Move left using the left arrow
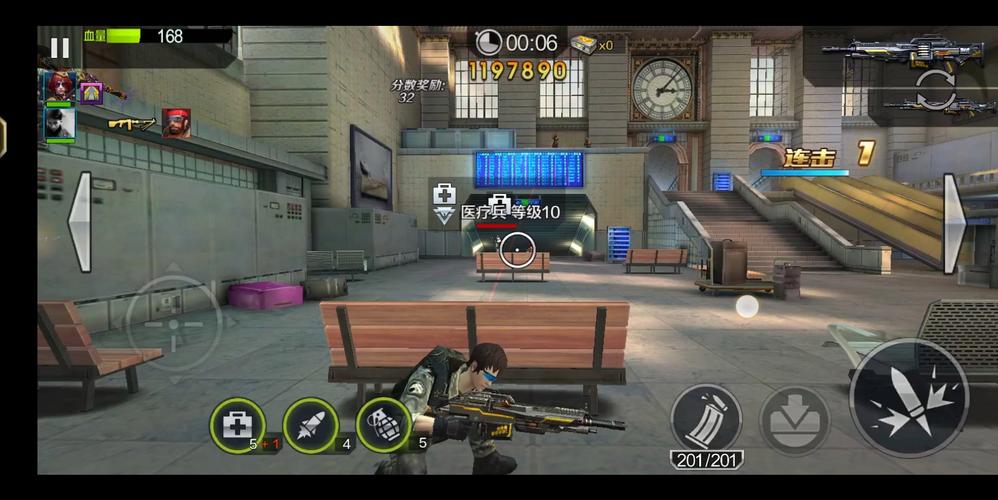The image size is (998, 500). click(x=79, y=222)
